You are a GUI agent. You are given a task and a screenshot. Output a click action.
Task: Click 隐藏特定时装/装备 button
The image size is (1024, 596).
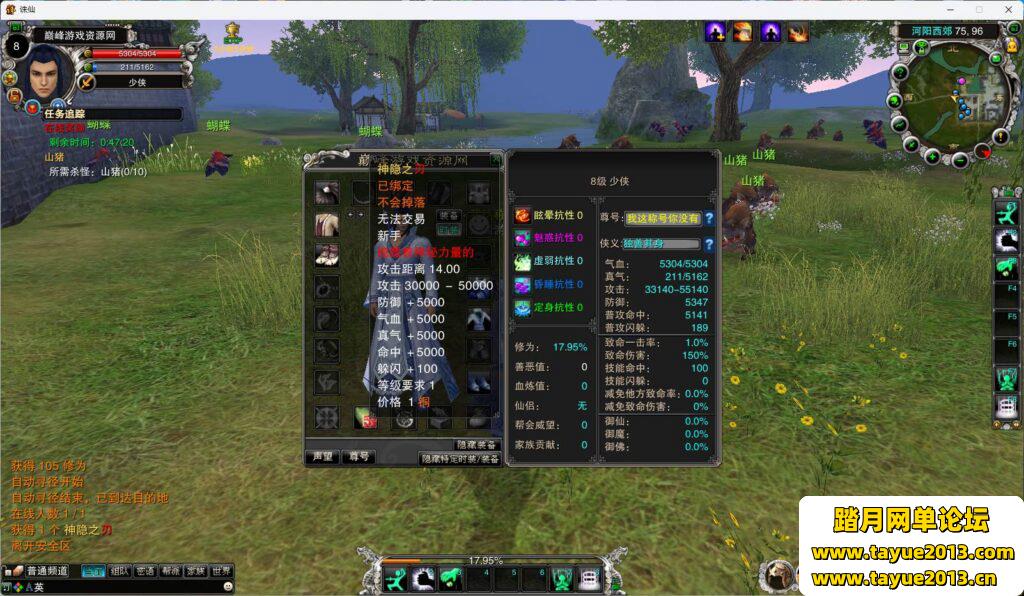coord(459,459)
